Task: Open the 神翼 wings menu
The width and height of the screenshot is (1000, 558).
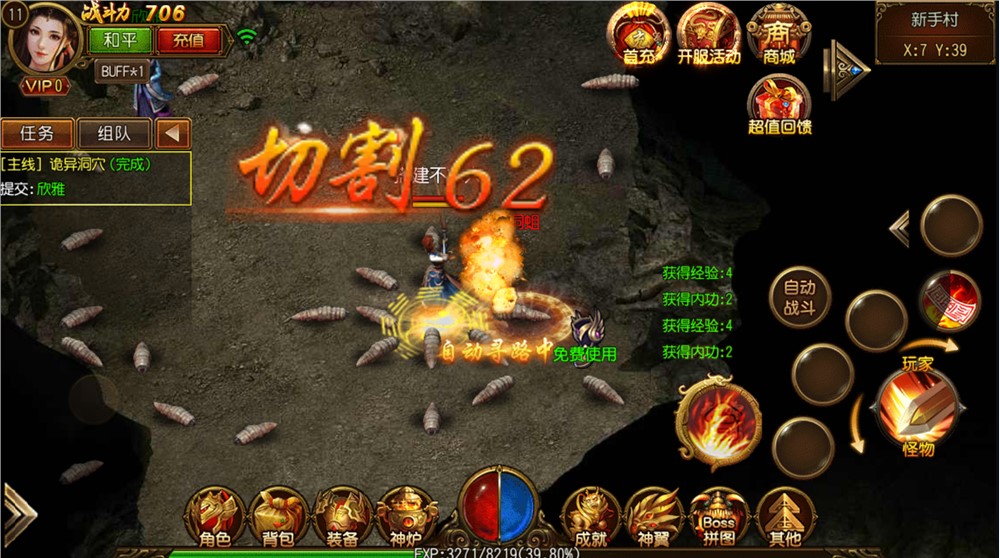Action: click(653, 517)
